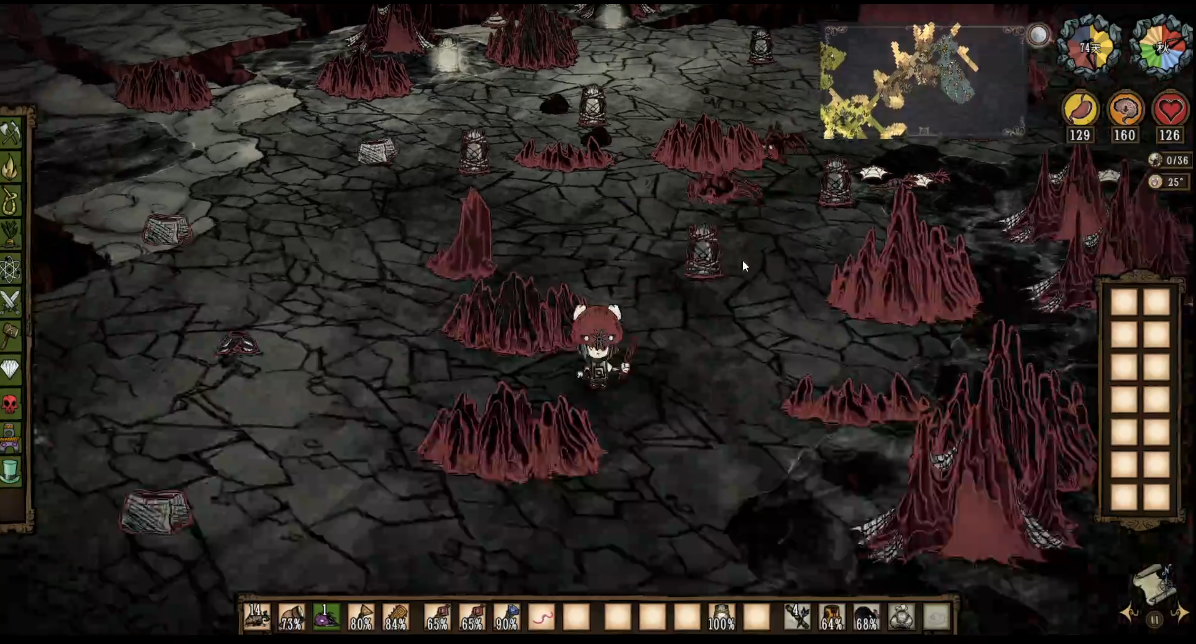The image size is (1196, 644).
Task: Open the hammer Structures tab
Action: [11, 336]
